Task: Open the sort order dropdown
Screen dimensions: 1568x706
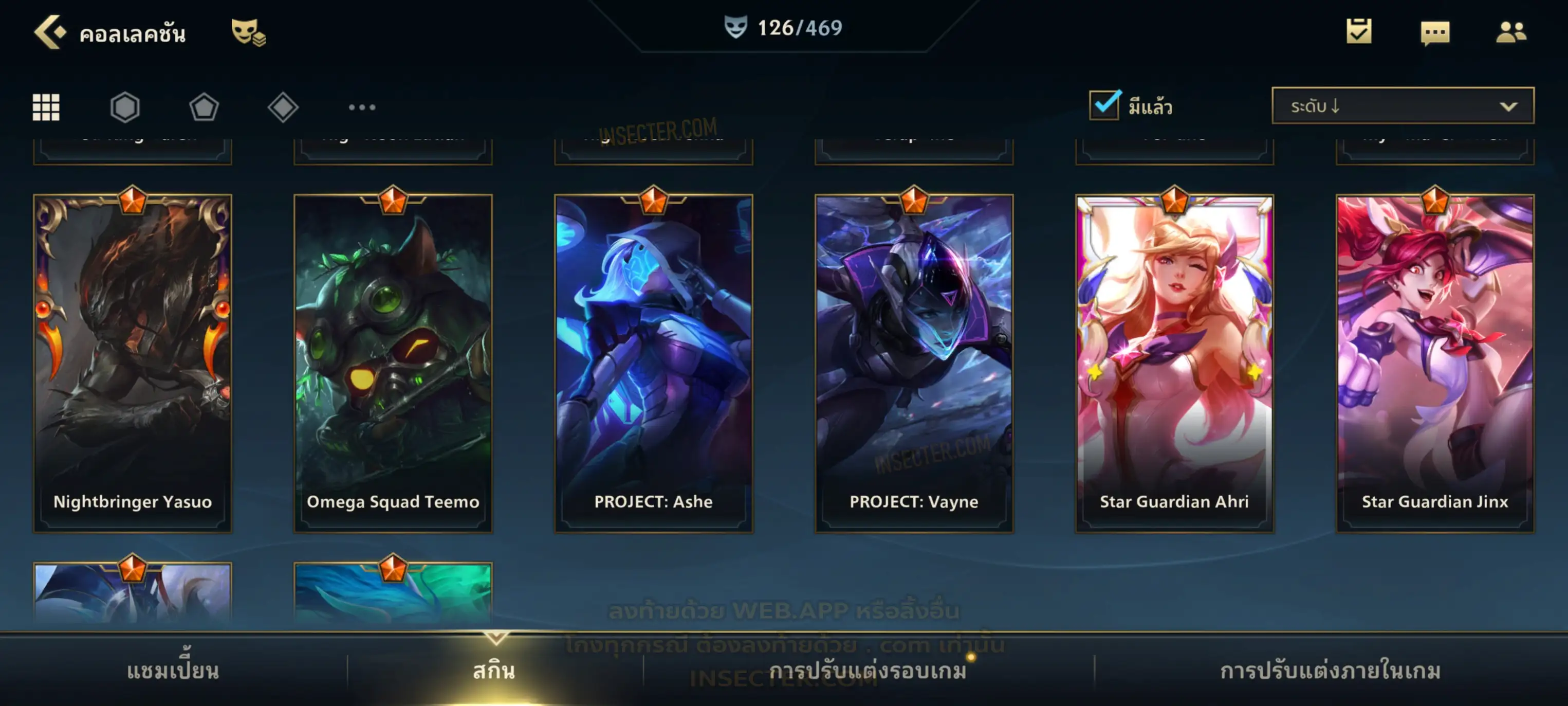Action: click(1403, 106)
